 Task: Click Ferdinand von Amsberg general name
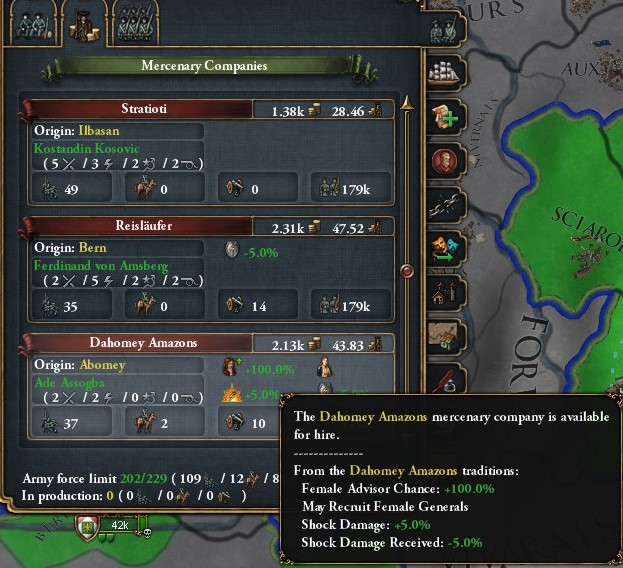[101, 265]
